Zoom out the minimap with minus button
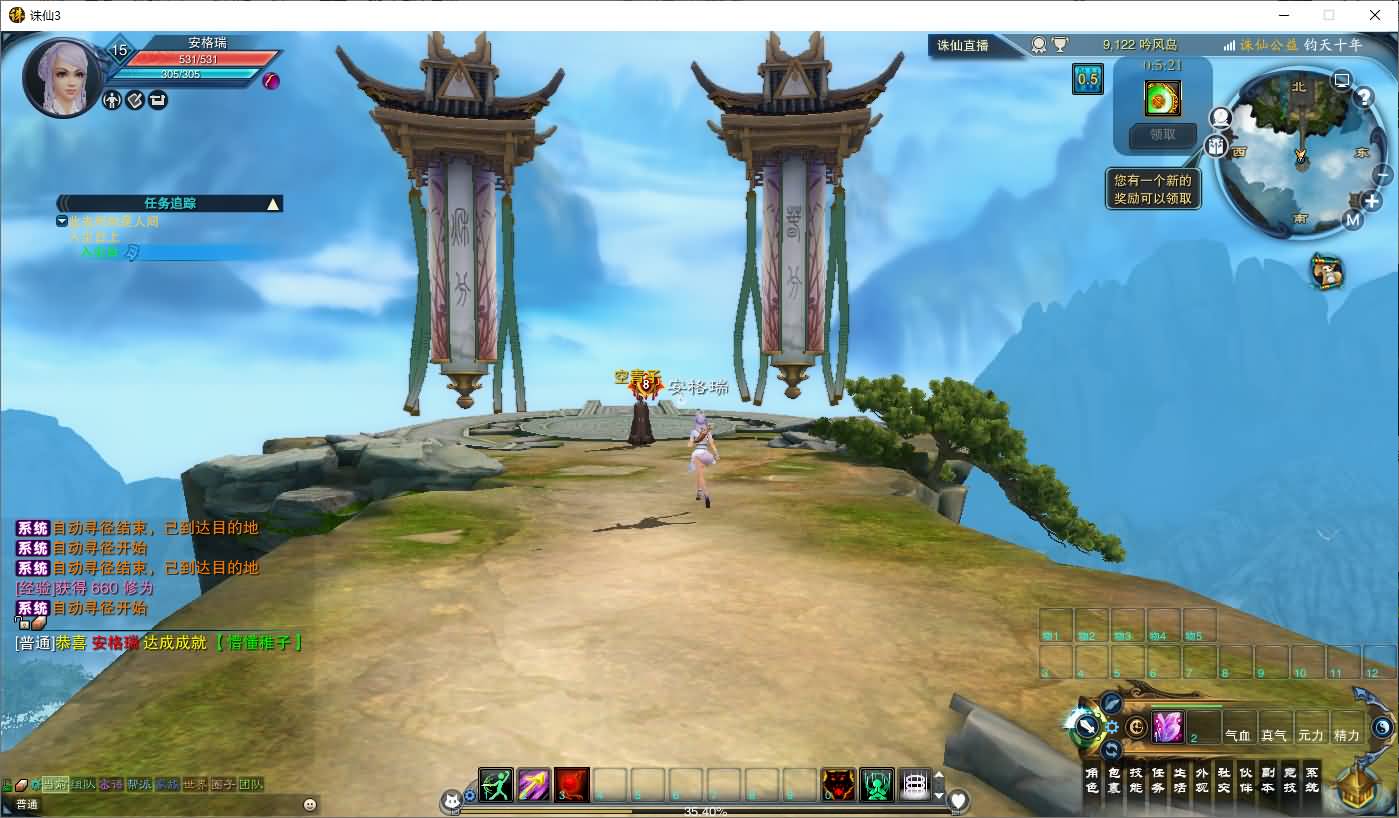 click(1384, 175)
